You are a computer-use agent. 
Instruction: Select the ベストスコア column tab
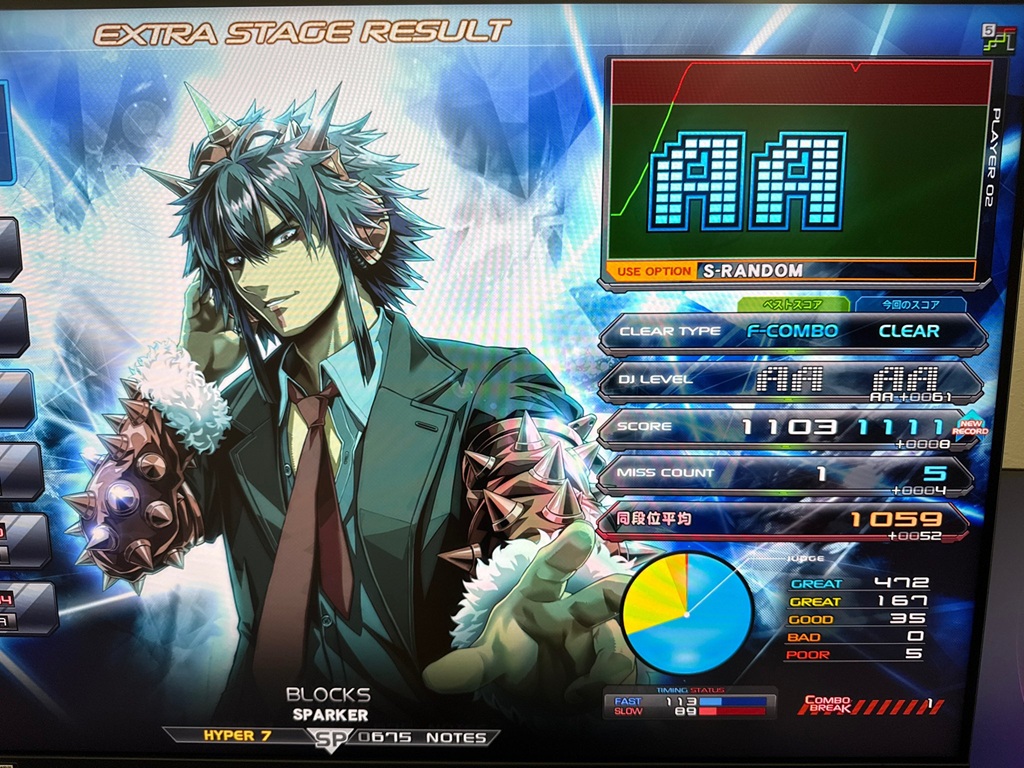[x=793, y=304]
